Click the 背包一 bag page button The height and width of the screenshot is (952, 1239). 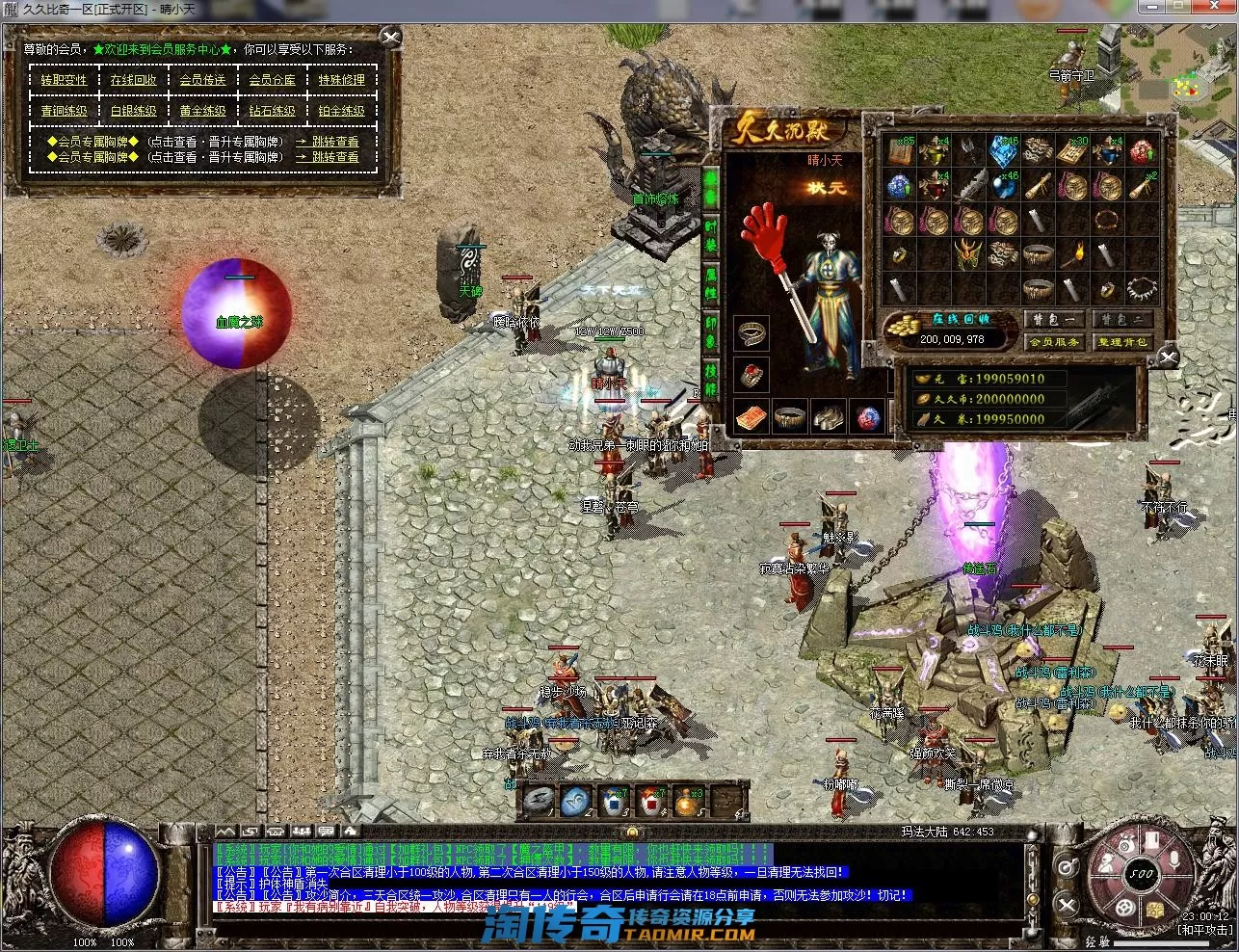click(1054, 320)
